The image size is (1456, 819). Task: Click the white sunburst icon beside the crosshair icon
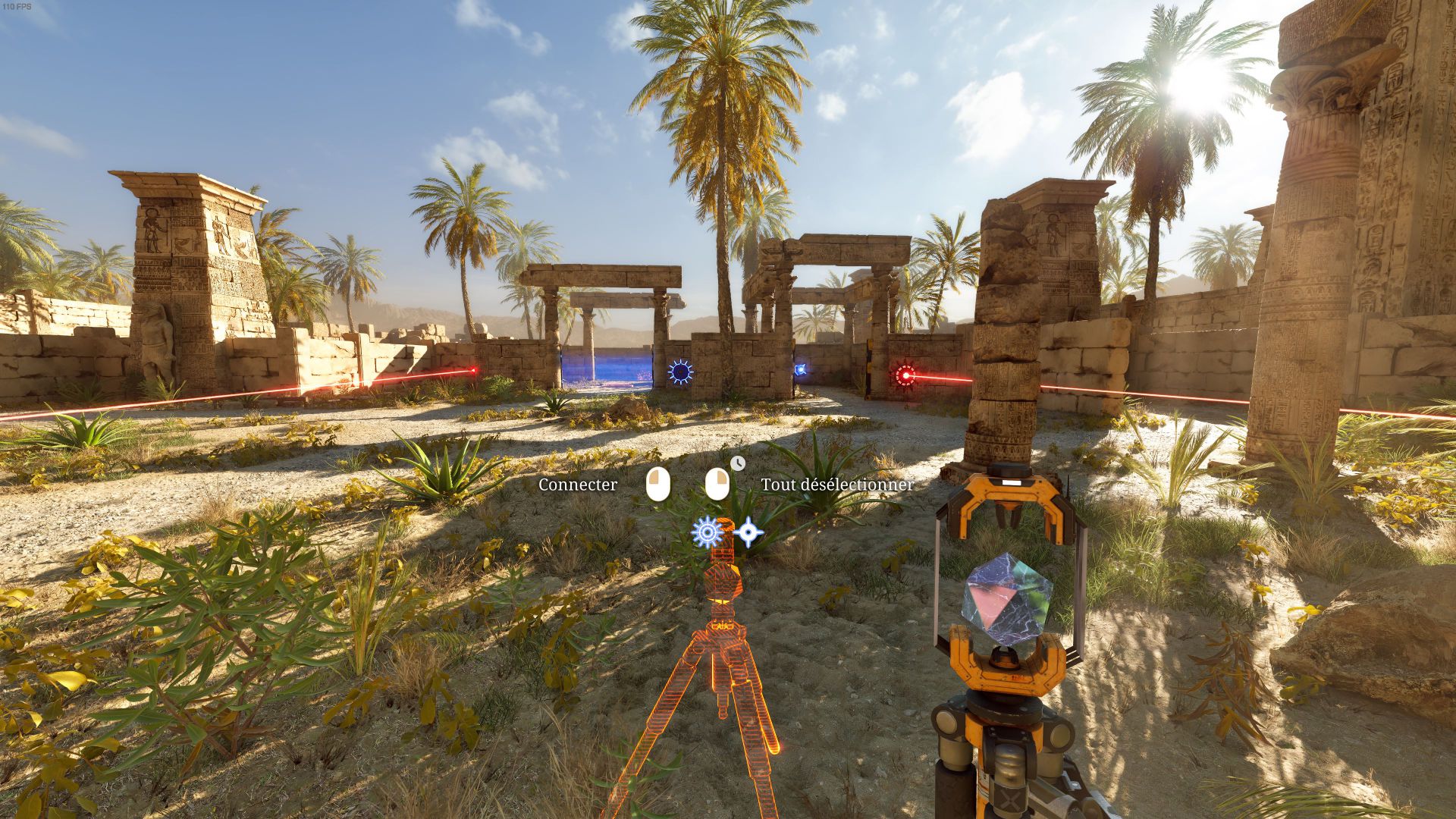pos(707,532)
